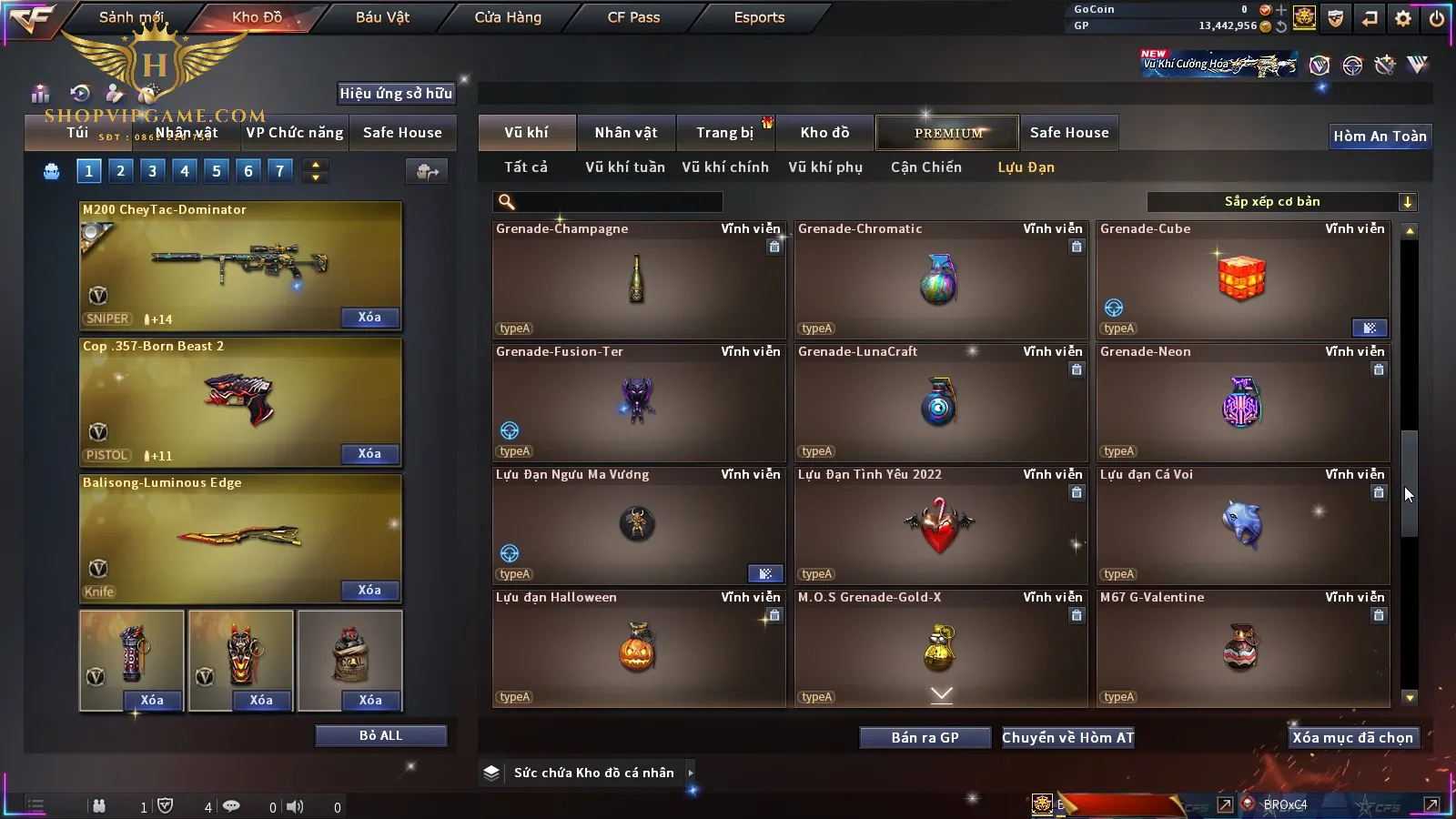
Task: Open the Sắp xếp cơ bản sort dropdown
Action: 1281,202
